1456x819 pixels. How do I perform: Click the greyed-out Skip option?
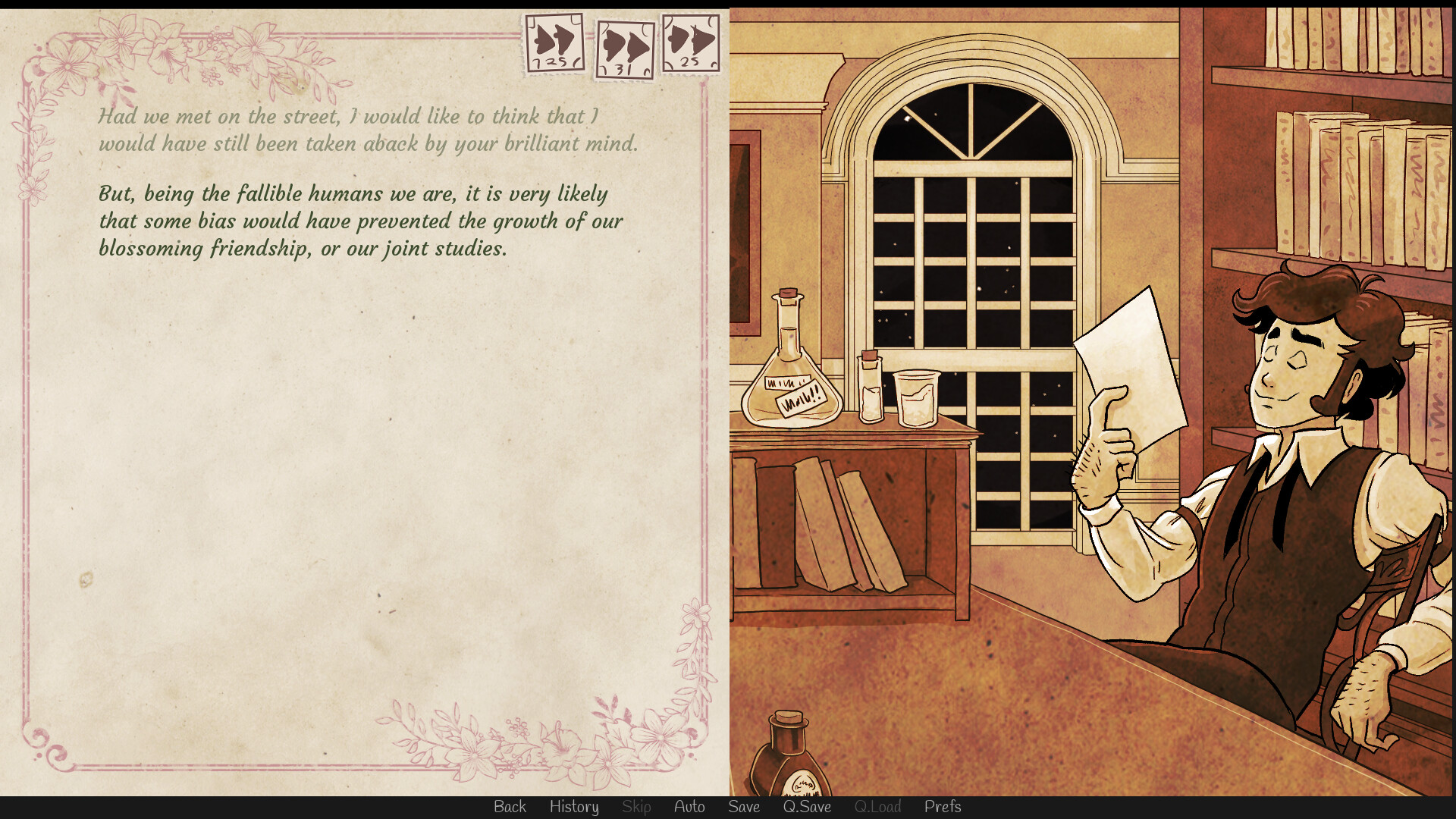click(636, 807)
